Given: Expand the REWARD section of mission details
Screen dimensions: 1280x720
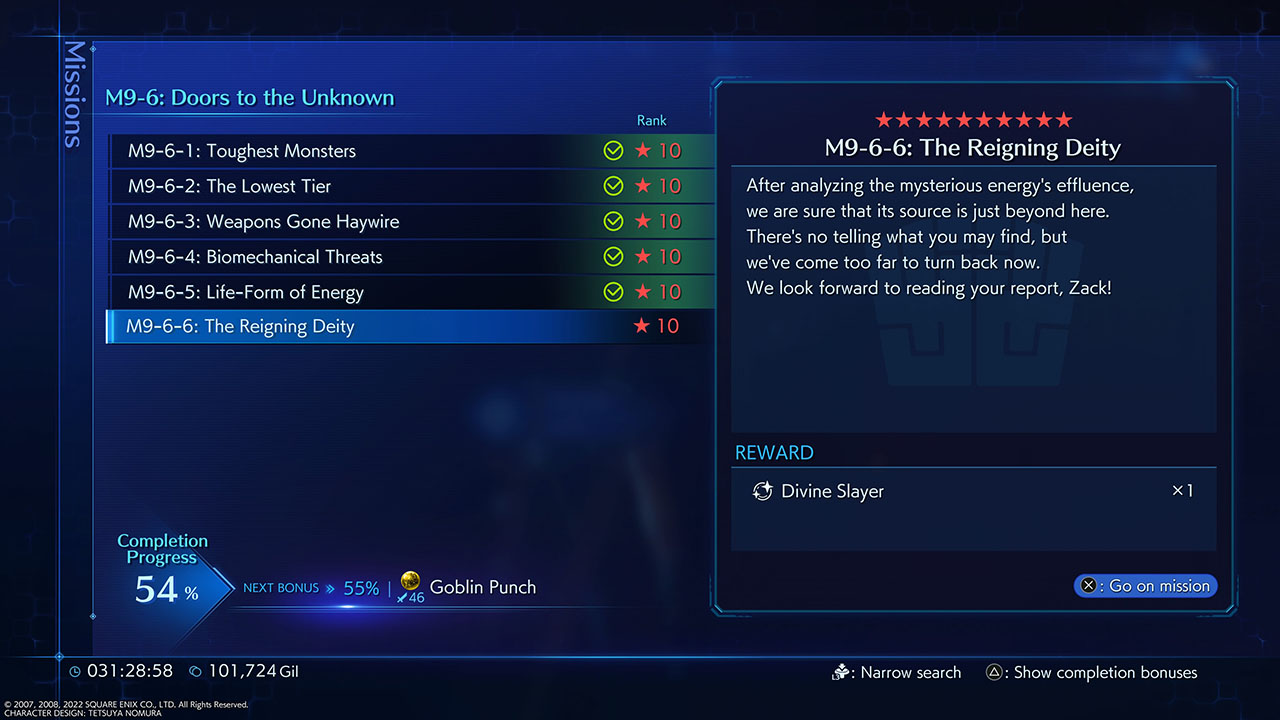Looking at the screenshot, I should 774,452.
